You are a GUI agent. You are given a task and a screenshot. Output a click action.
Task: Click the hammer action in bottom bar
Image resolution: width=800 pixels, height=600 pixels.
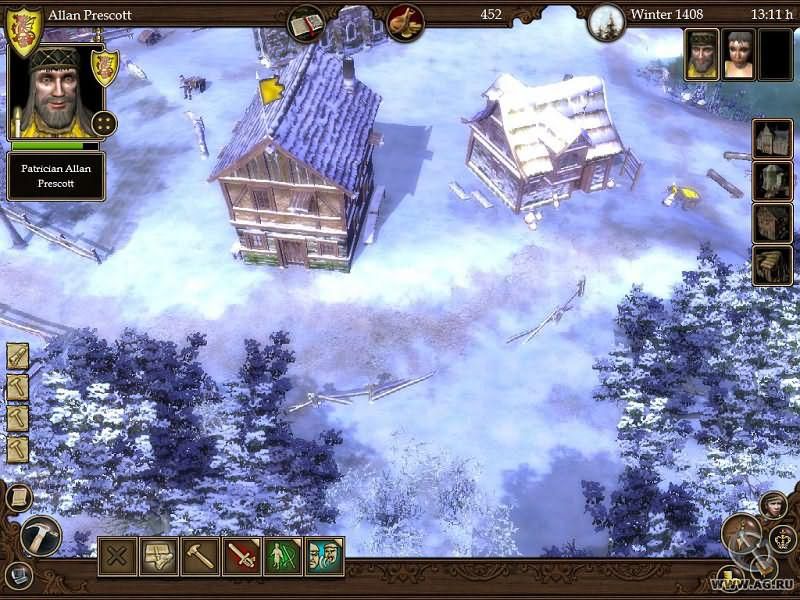[200, 557]
